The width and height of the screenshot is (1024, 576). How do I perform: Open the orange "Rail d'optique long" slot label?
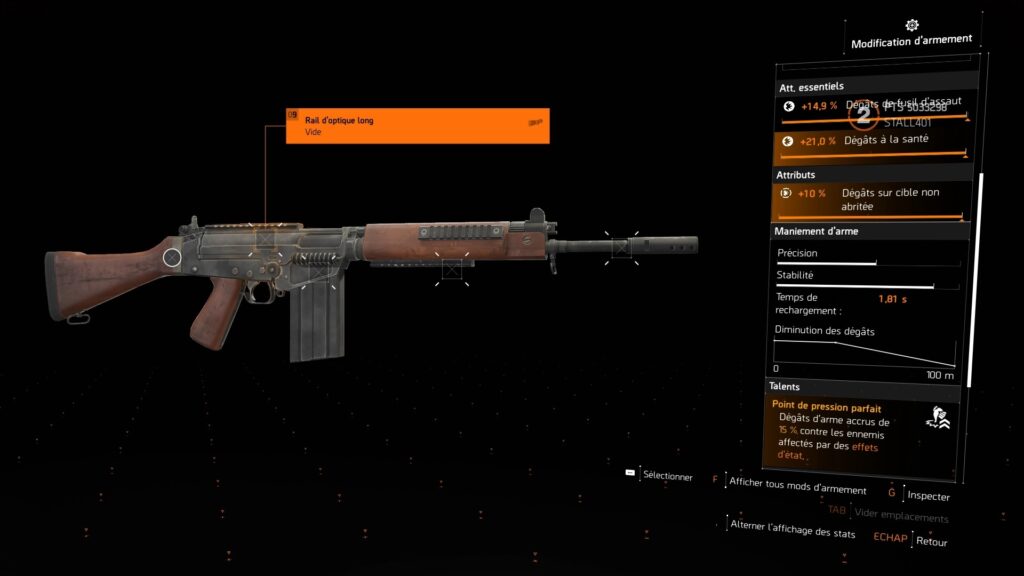417,125
